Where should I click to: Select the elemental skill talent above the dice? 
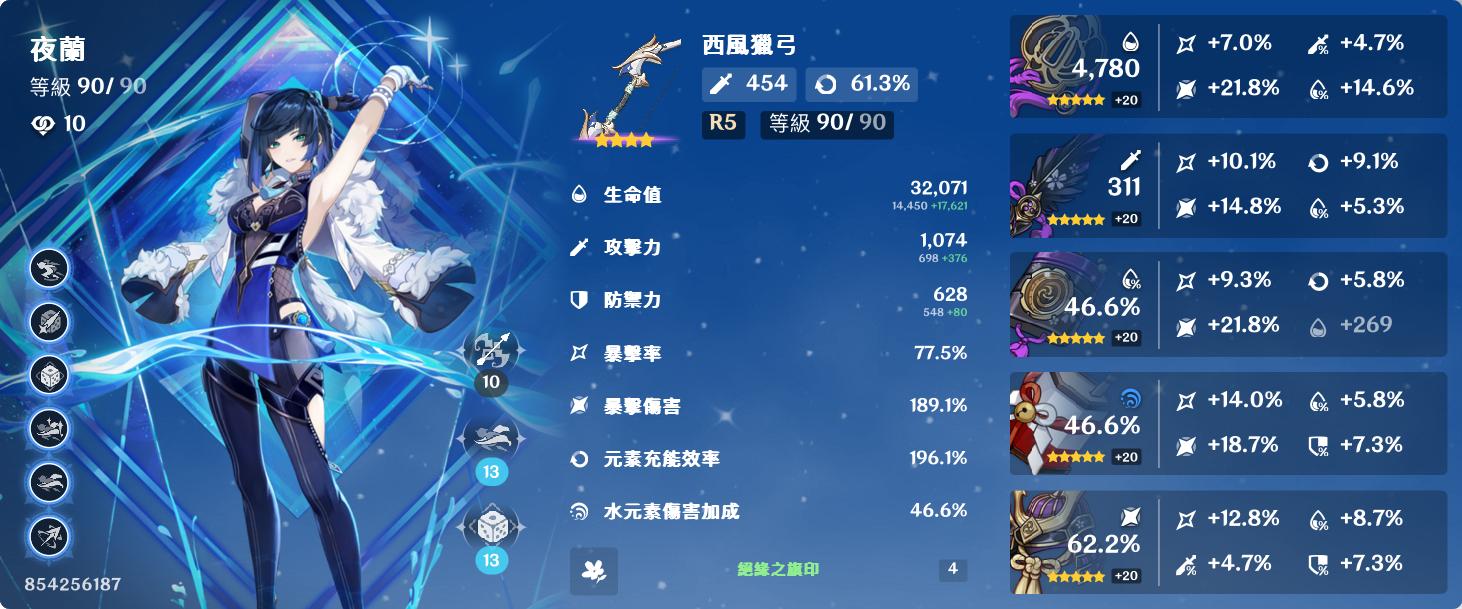pos(491,440)
